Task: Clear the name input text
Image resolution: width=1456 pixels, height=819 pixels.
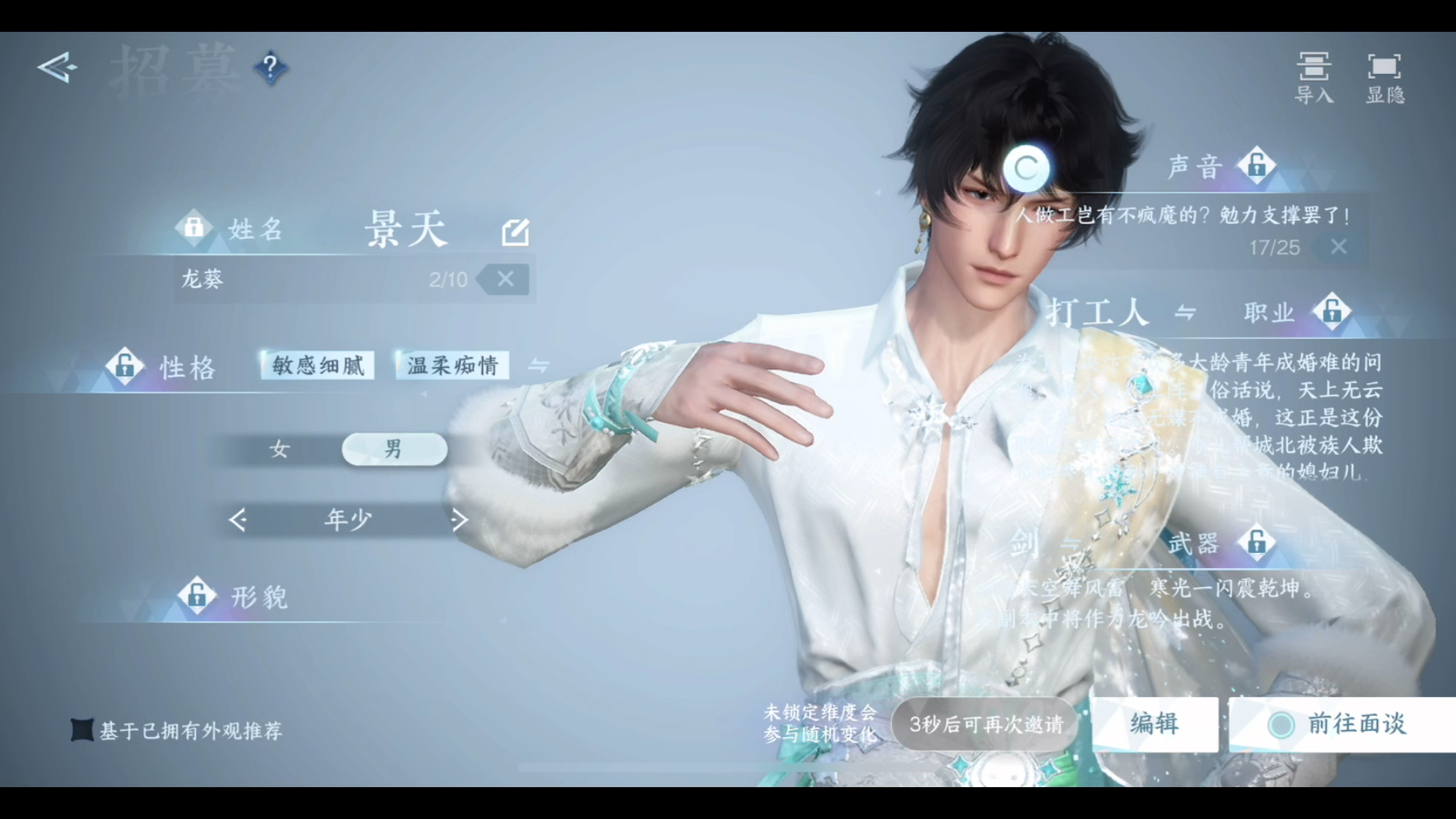Action: point(505,280)
